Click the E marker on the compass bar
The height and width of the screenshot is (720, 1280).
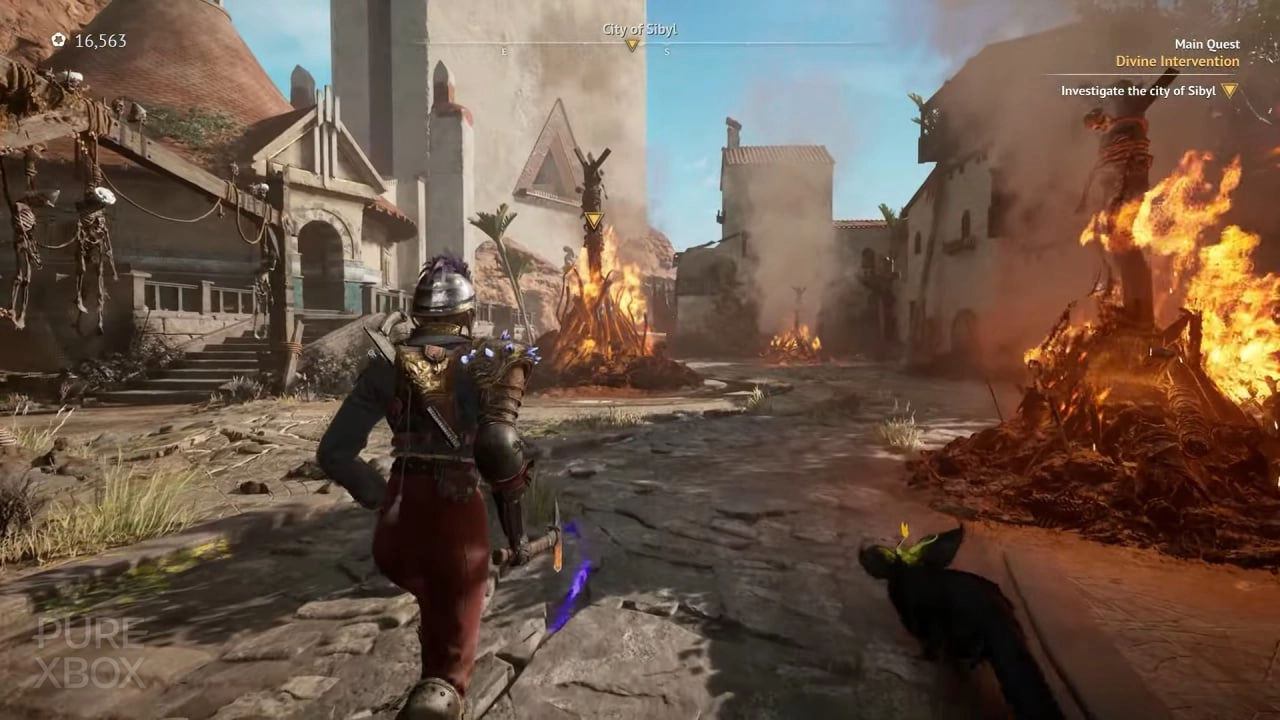click(x=505, y=49)
